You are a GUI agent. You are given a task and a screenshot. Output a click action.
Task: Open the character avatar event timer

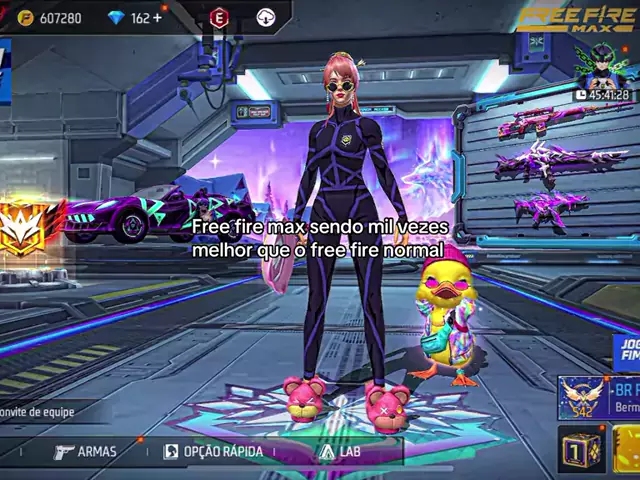602,68
